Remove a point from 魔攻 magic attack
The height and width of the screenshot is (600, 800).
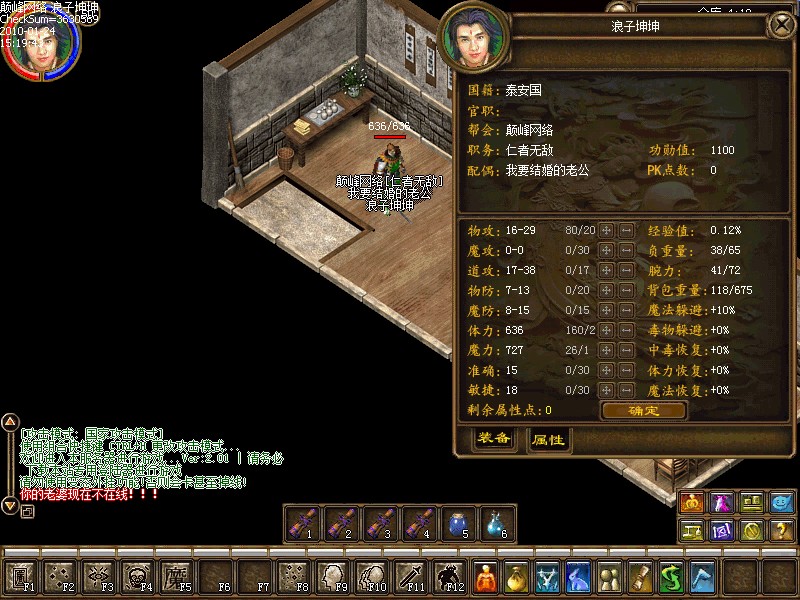pyautogui.click(x=626, y=250)
